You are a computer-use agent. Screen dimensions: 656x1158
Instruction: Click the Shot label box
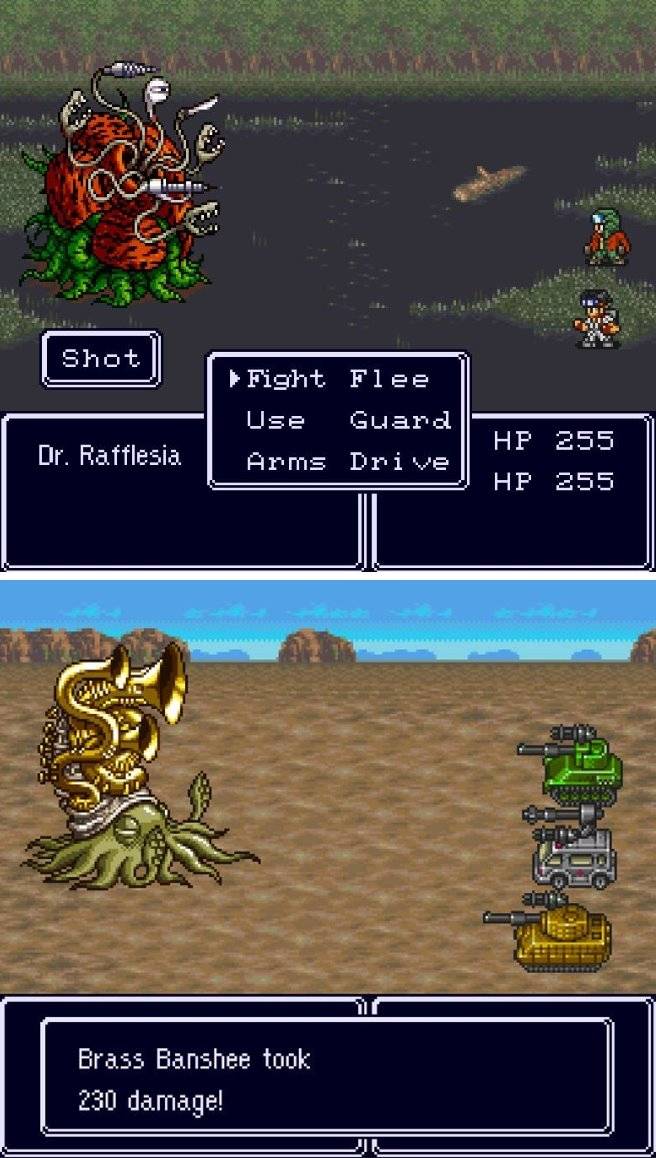click(x=100, y=358)
